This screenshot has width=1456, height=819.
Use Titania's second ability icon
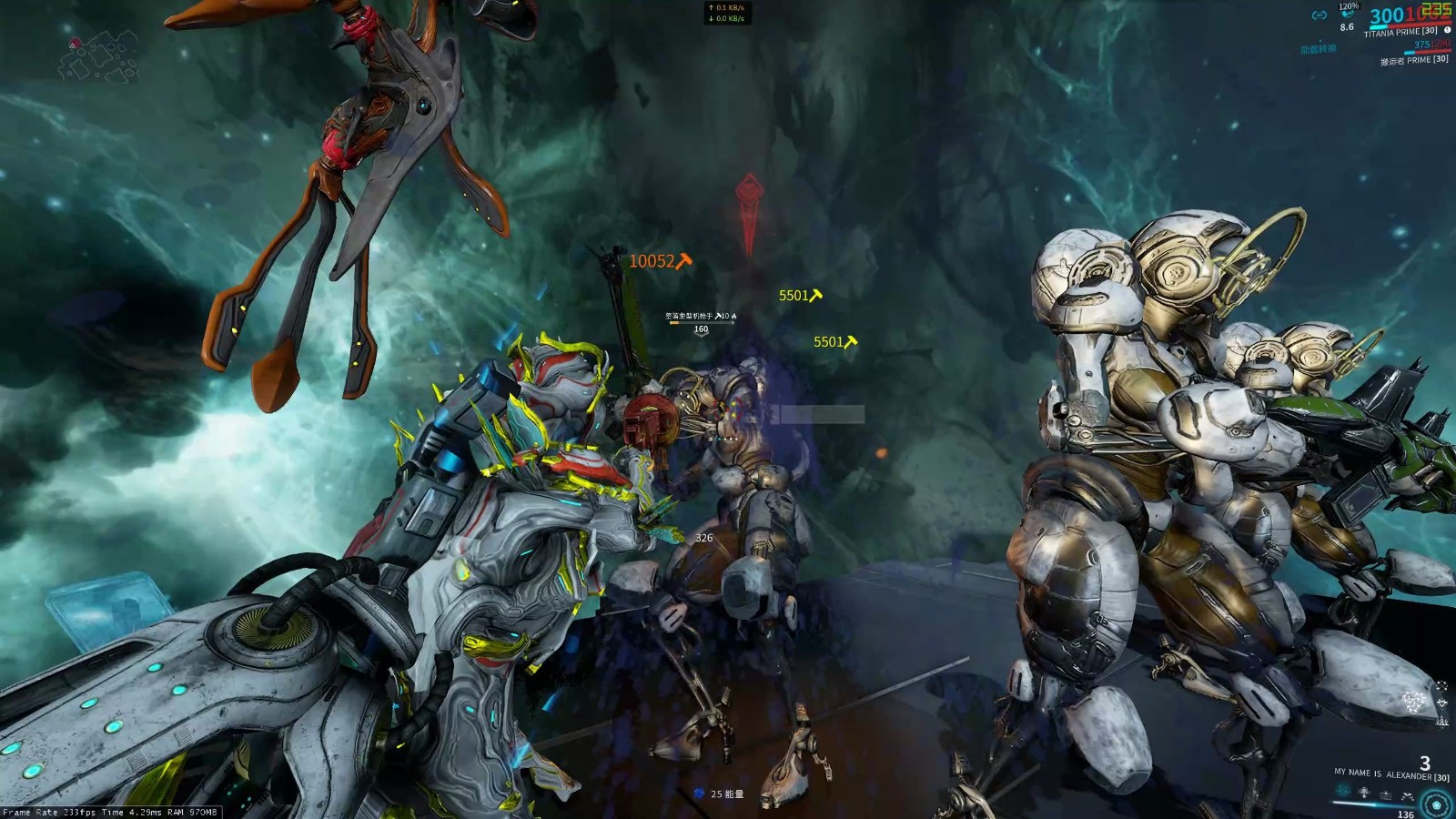point(1364,793)
